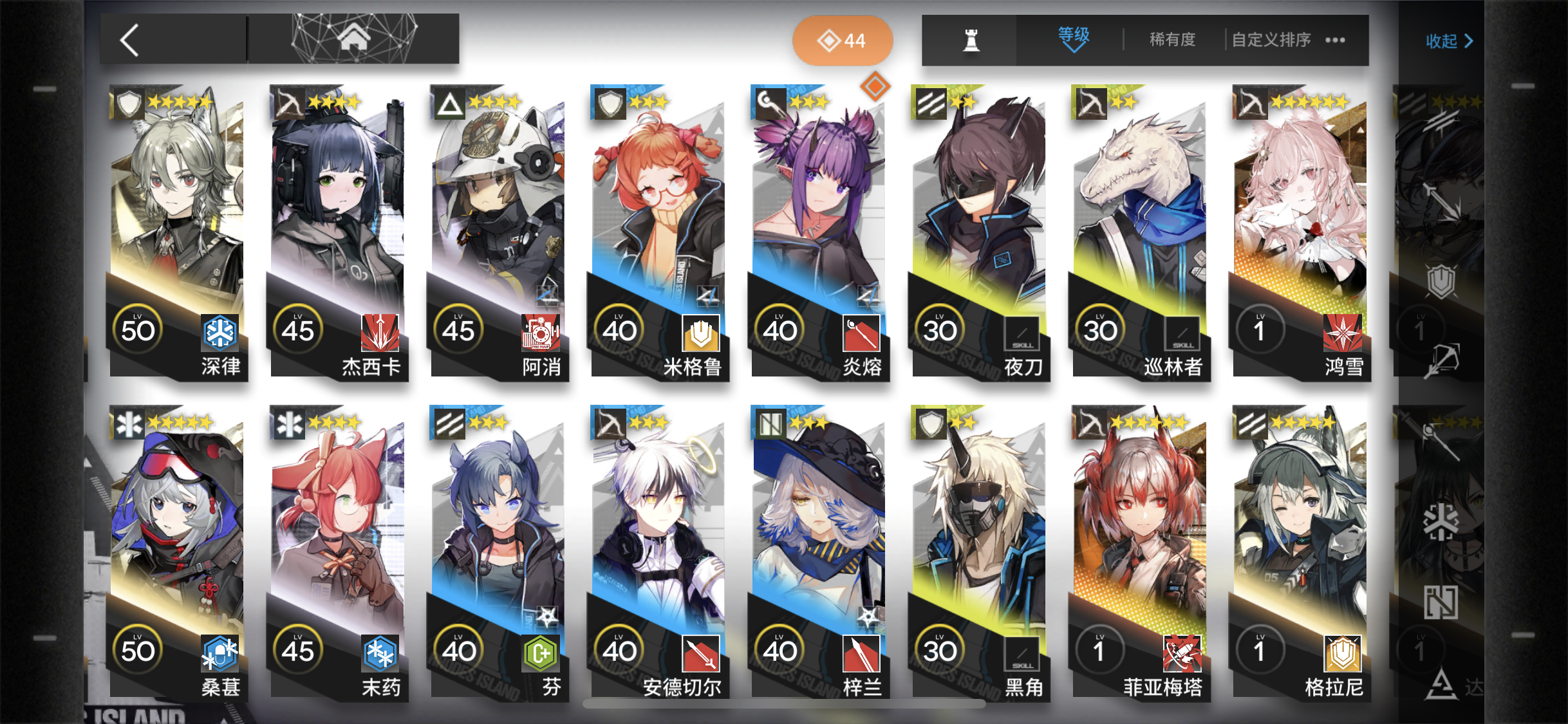Open the ... more sorting options
The image size is (1568, 724).
click(1334, 39)
